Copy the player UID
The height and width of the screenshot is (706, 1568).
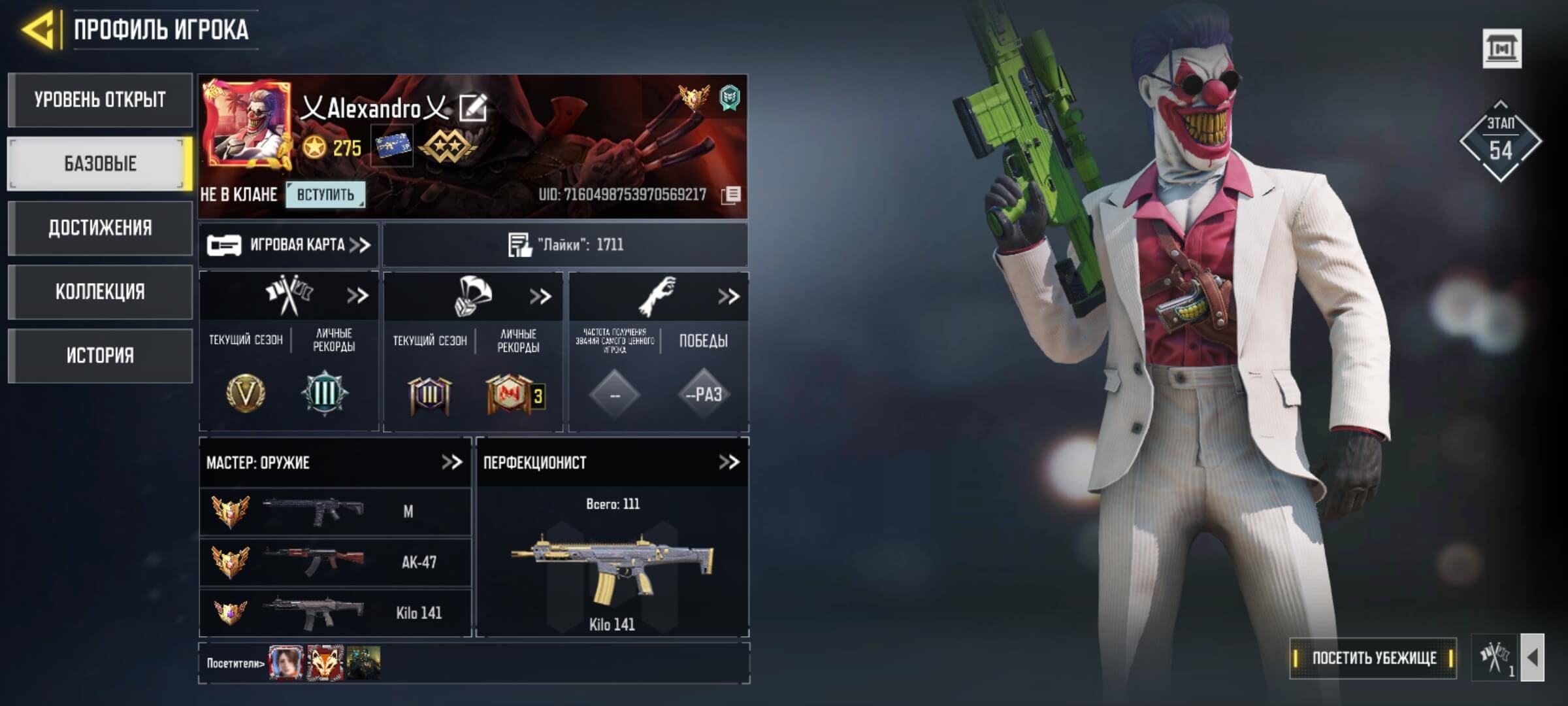point(731,195)
